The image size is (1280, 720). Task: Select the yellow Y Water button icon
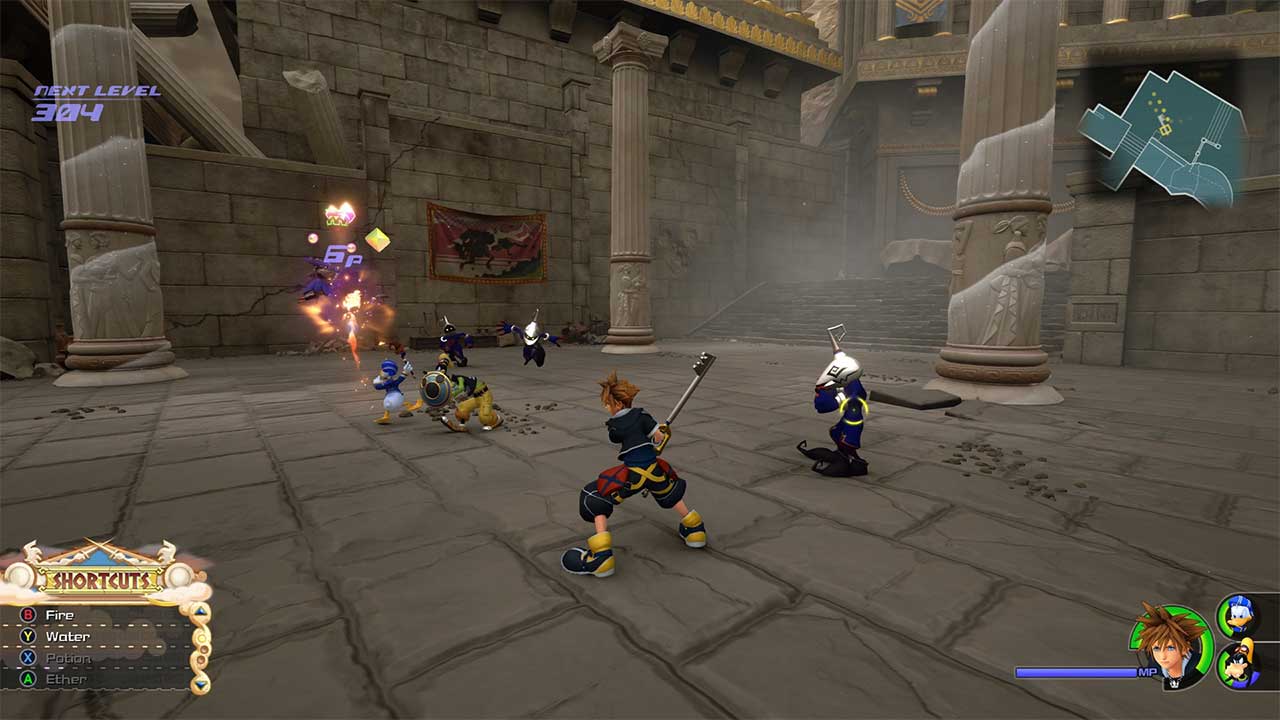27,636
